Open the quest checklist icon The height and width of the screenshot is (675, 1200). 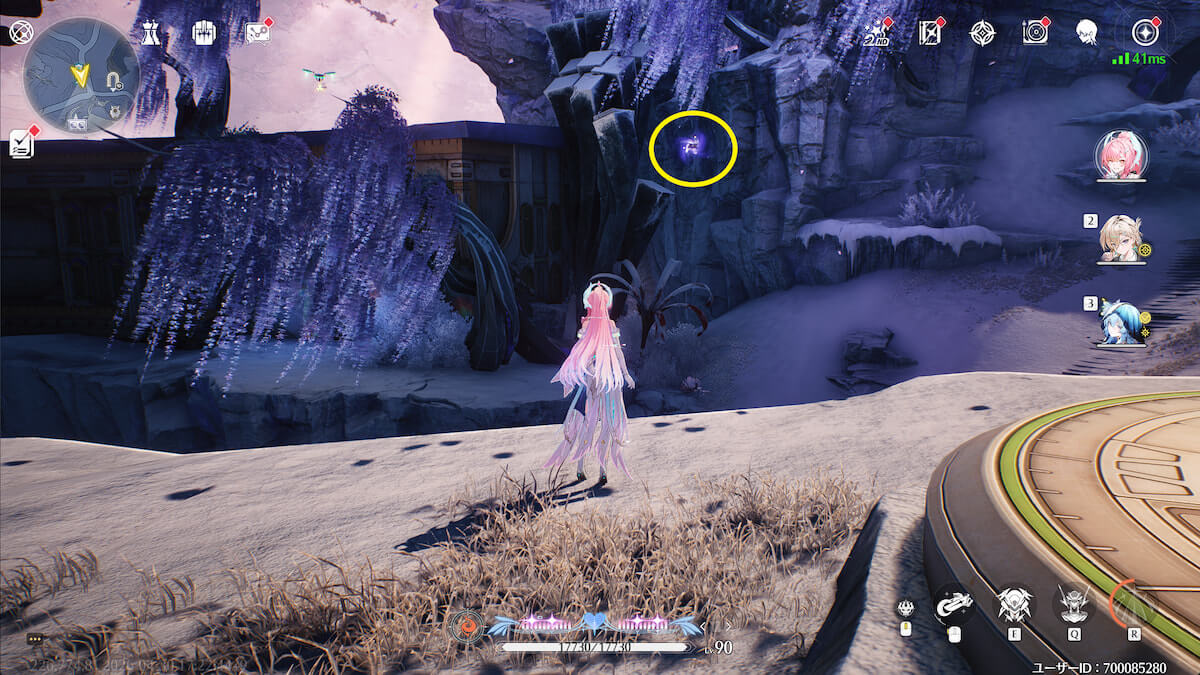22,144
